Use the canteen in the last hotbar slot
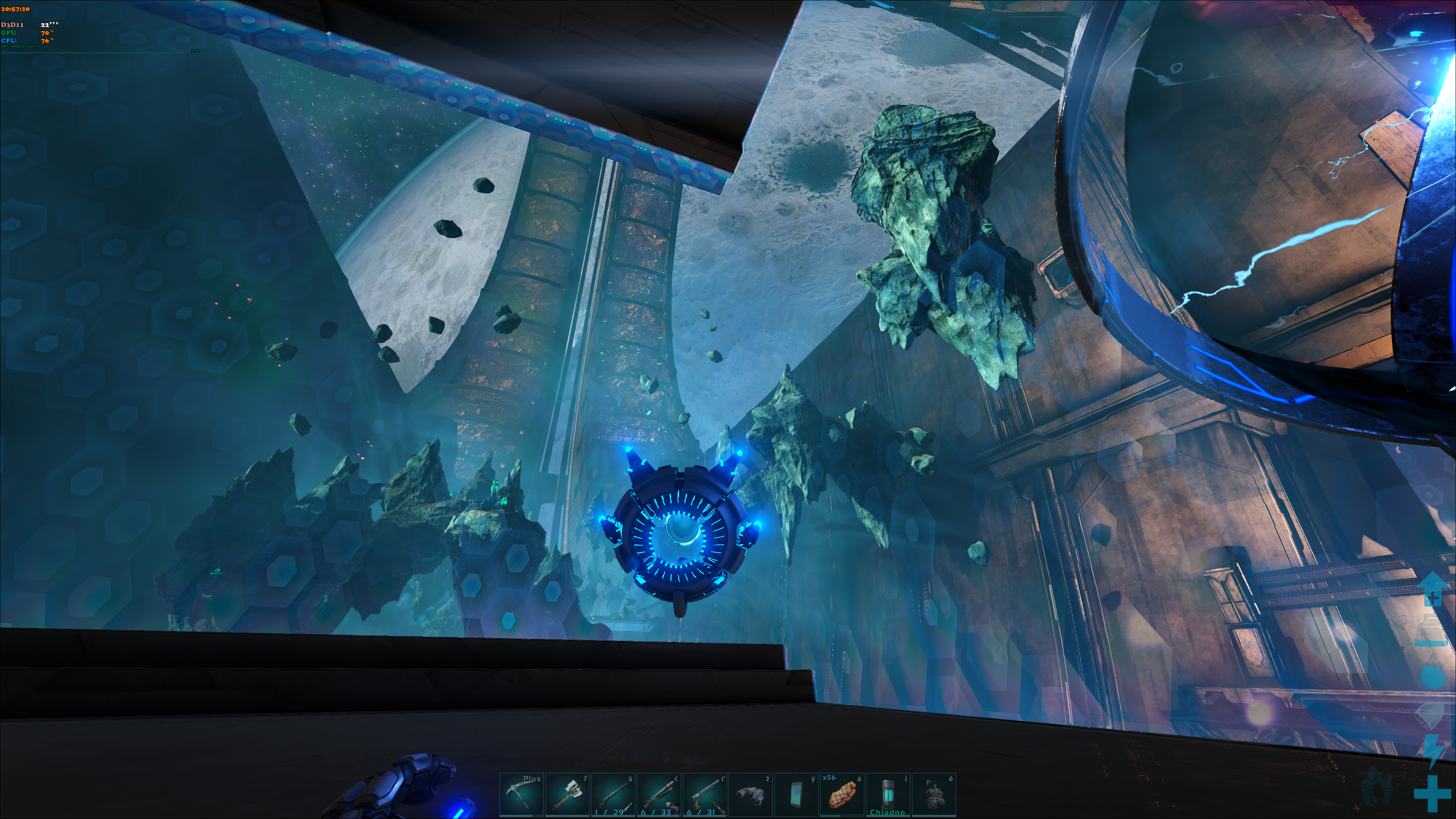The image size is (1456, 819). (x=934, y=795)
